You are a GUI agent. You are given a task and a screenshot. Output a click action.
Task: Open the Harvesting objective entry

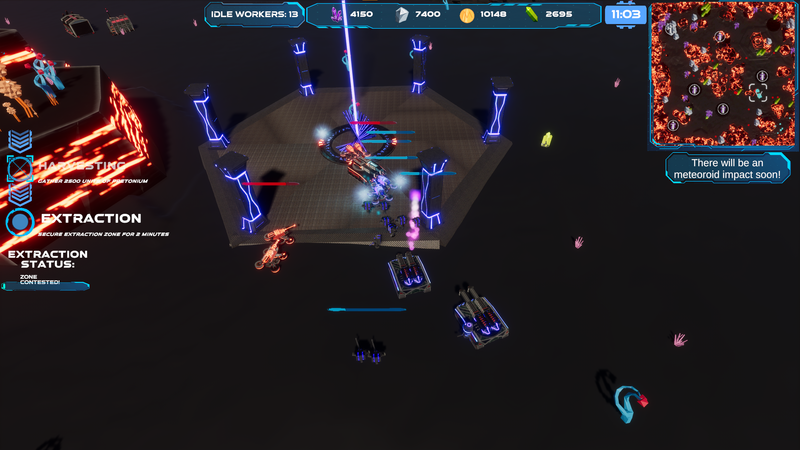point(82,166)
